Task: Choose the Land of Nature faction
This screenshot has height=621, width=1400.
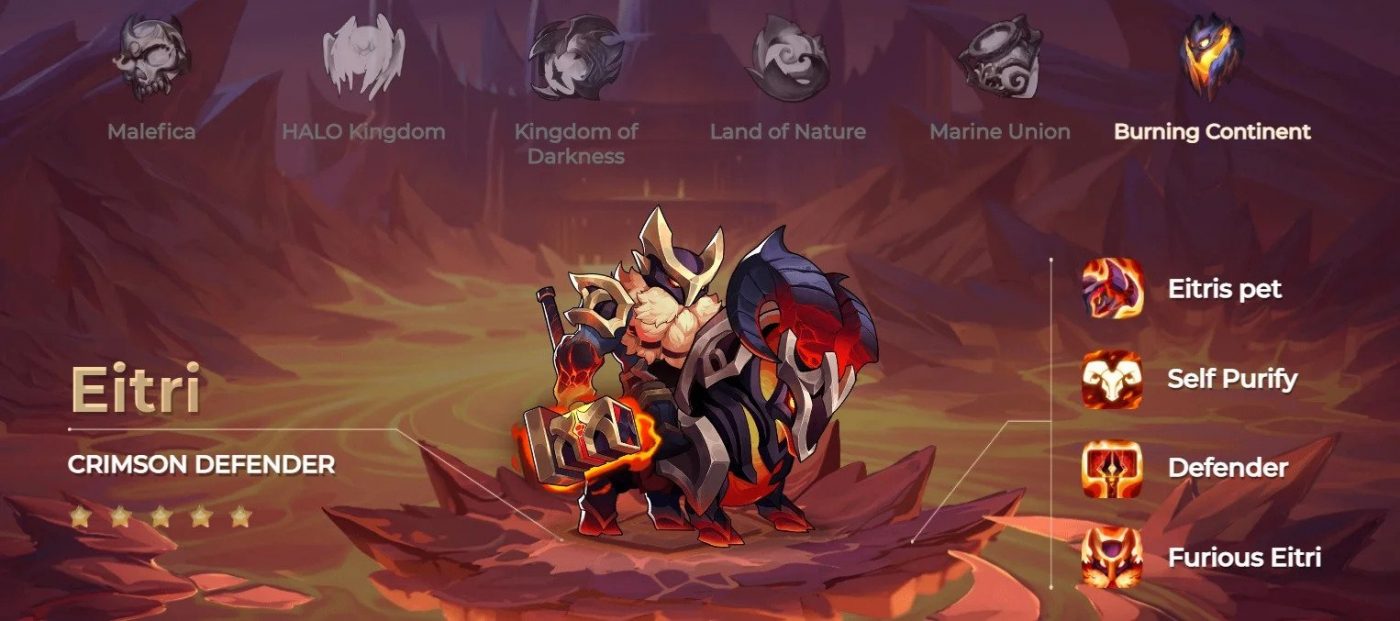Action: (x=787, y=58)
